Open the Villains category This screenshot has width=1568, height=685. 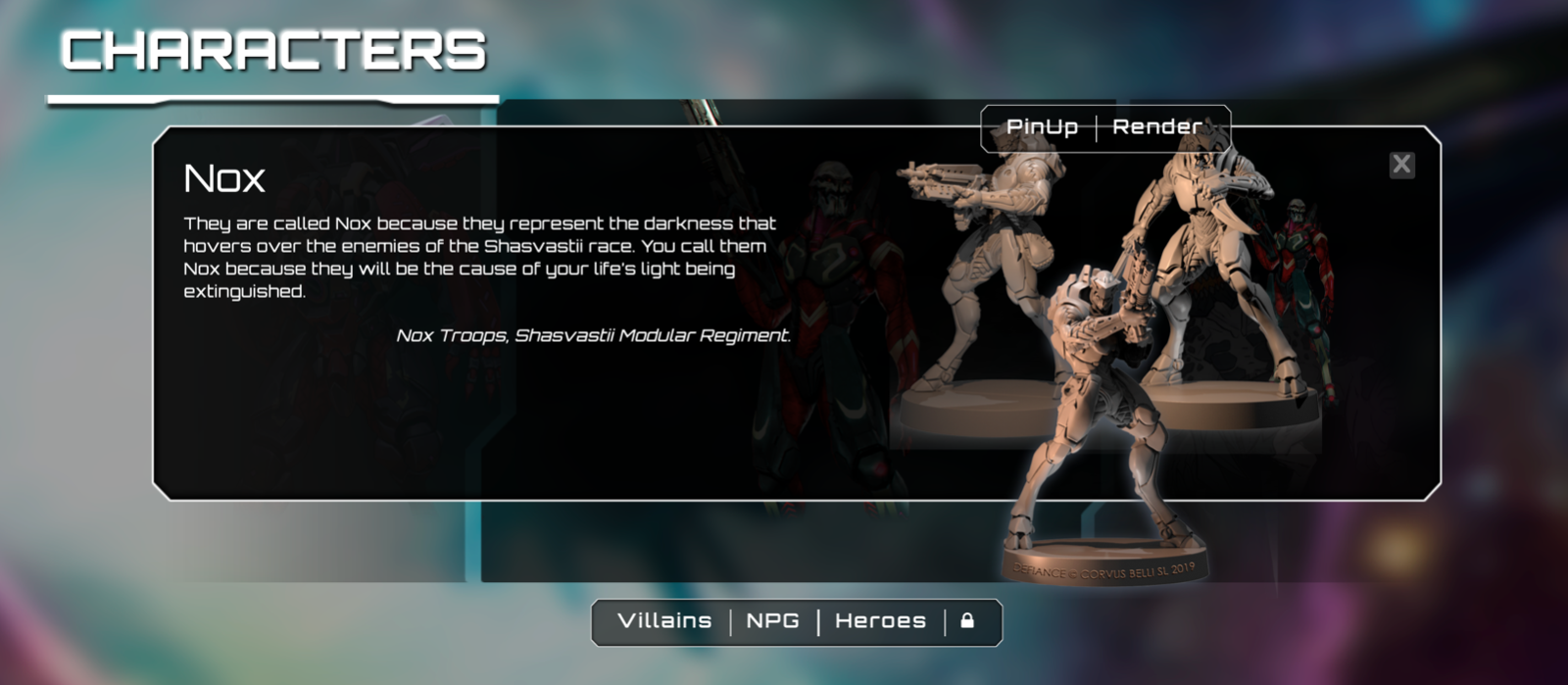pyautogui.click(x=664, y=621)
